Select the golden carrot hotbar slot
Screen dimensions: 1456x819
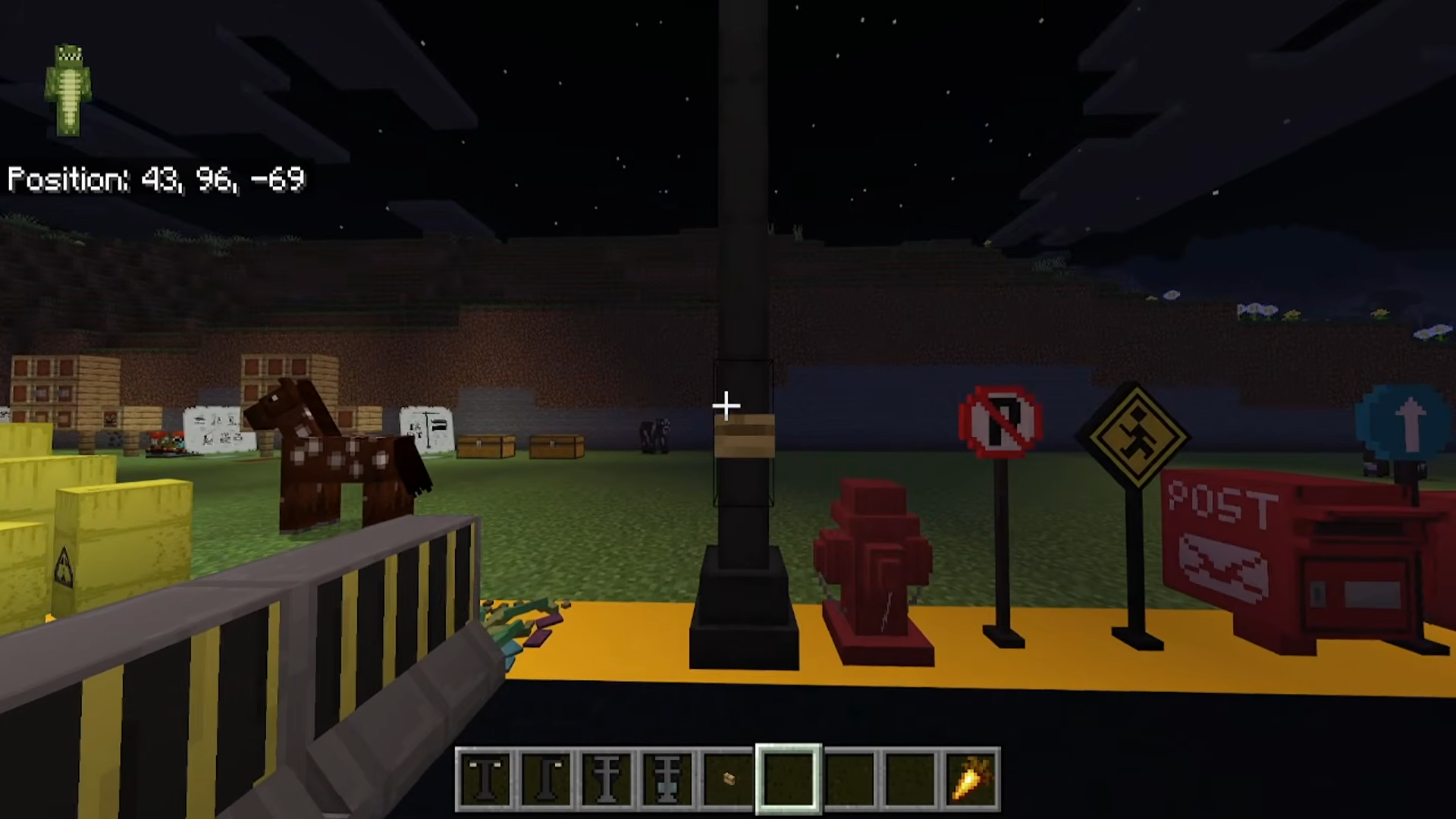coord(971,779)
